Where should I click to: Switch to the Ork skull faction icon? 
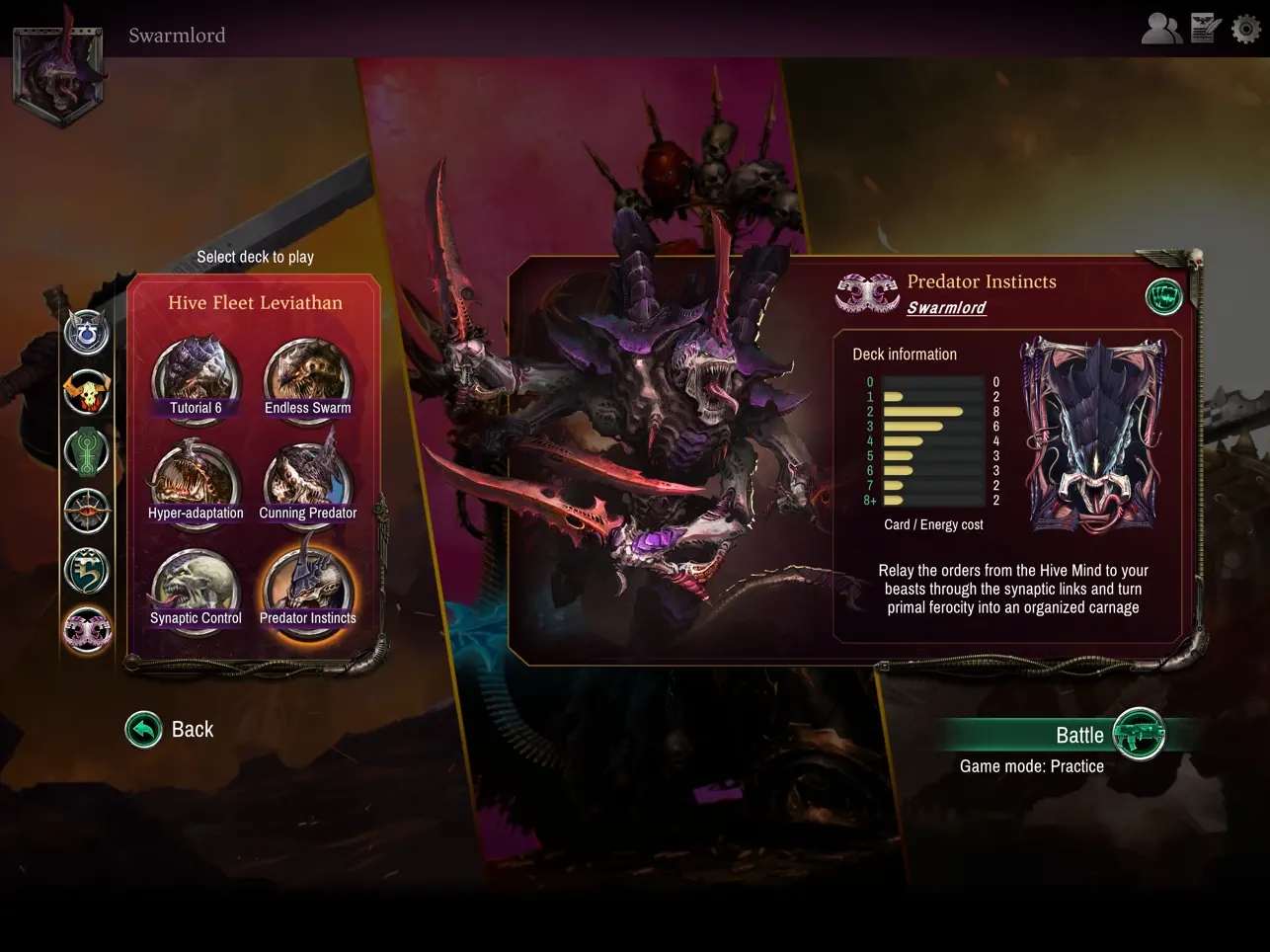[x=87, y=392]
